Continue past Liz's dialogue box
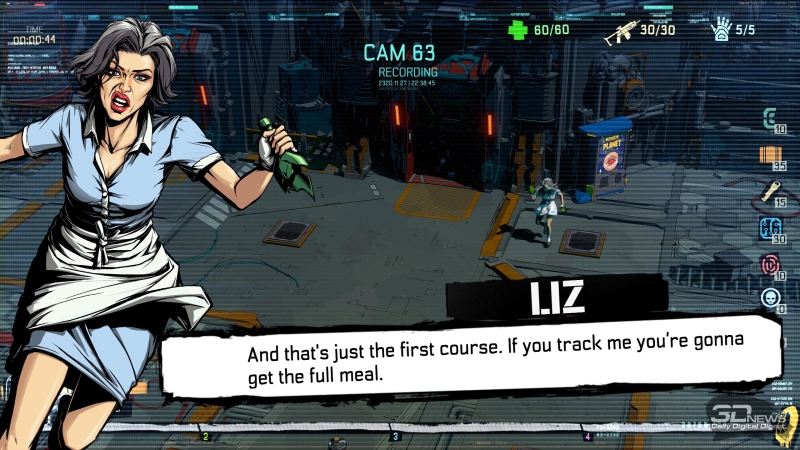This screenshot has width=800, height=450. (x=468, y=355)
